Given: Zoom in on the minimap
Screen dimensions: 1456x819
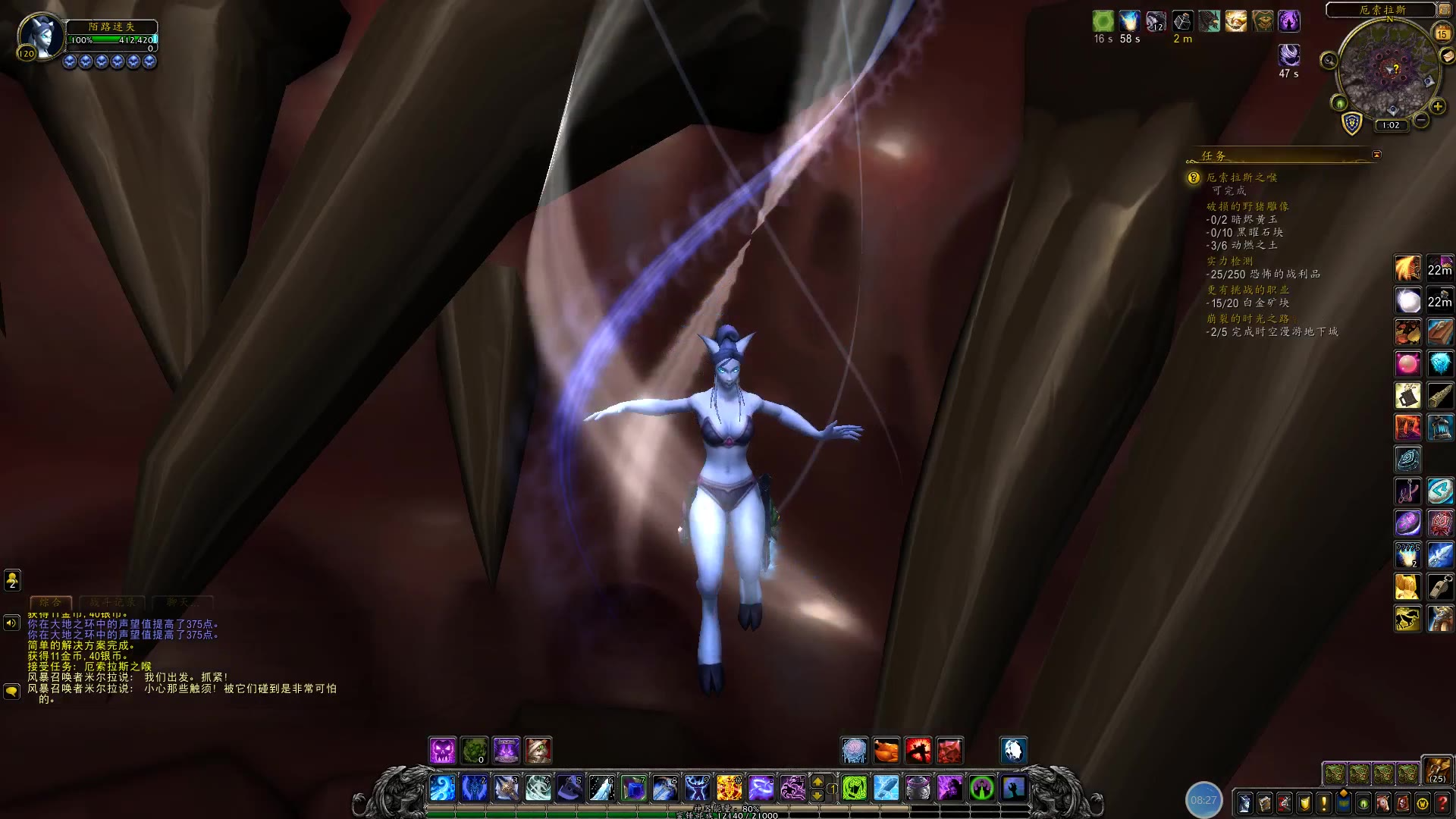Looking at the screenshot, I should point(1437,106).
